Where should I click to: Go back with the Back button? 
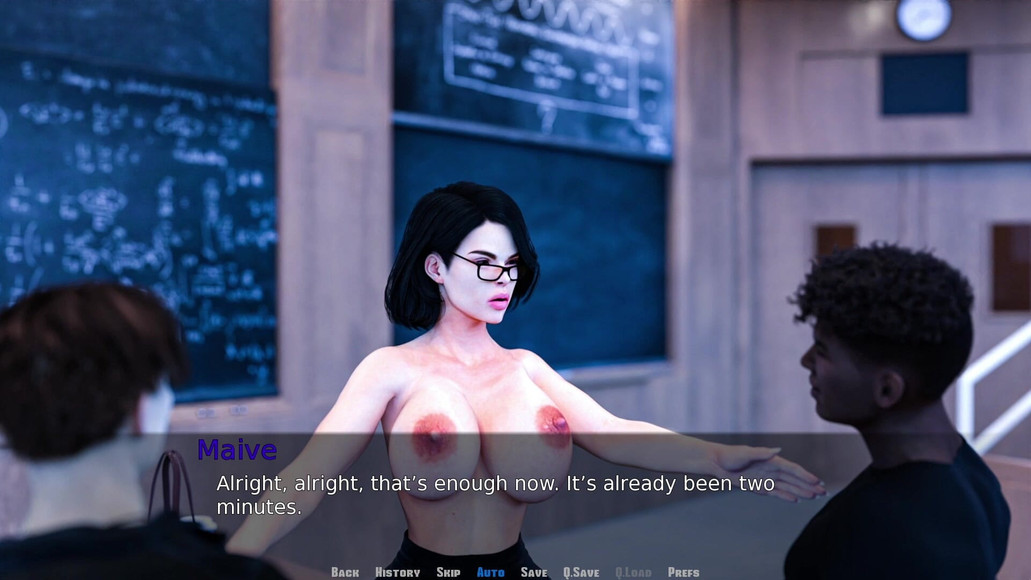345,572
